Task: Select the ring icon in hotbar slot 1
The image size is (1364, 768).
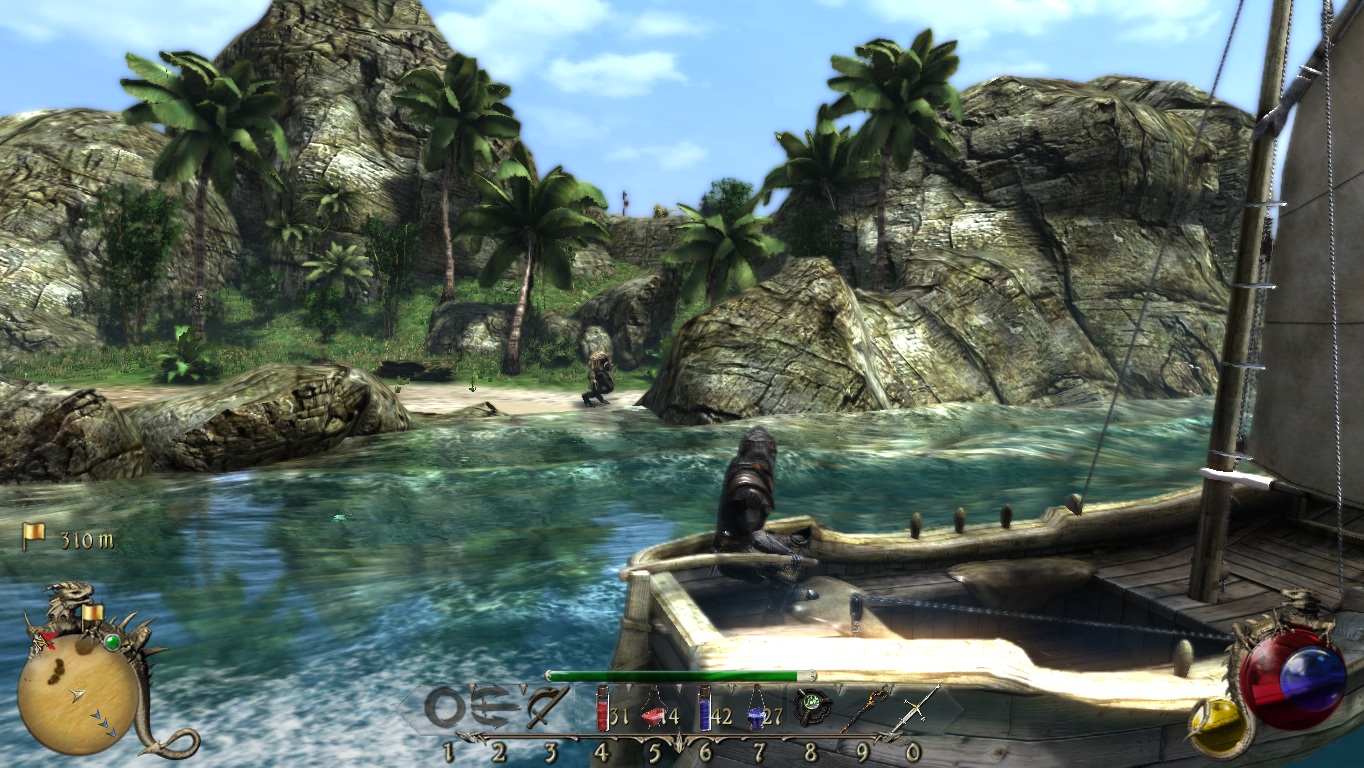Action: (x=445, y=708)
